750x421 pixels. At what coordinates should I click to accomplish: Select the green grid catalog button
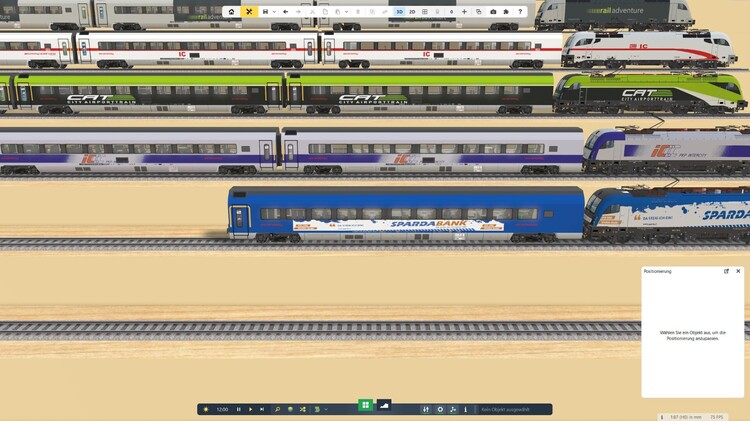pos(365,405)
